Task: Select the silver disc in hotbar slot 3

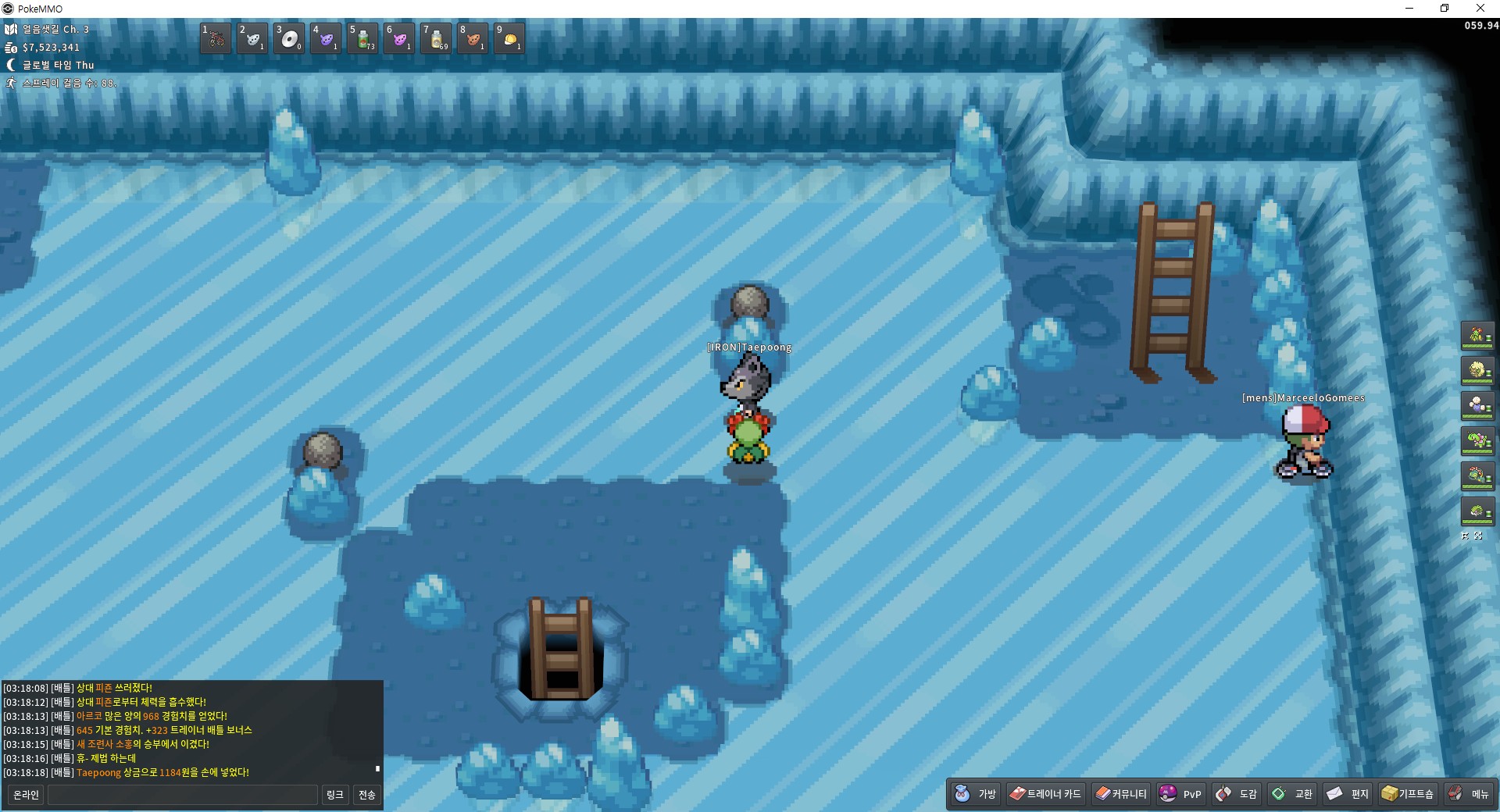Action: 289,38
